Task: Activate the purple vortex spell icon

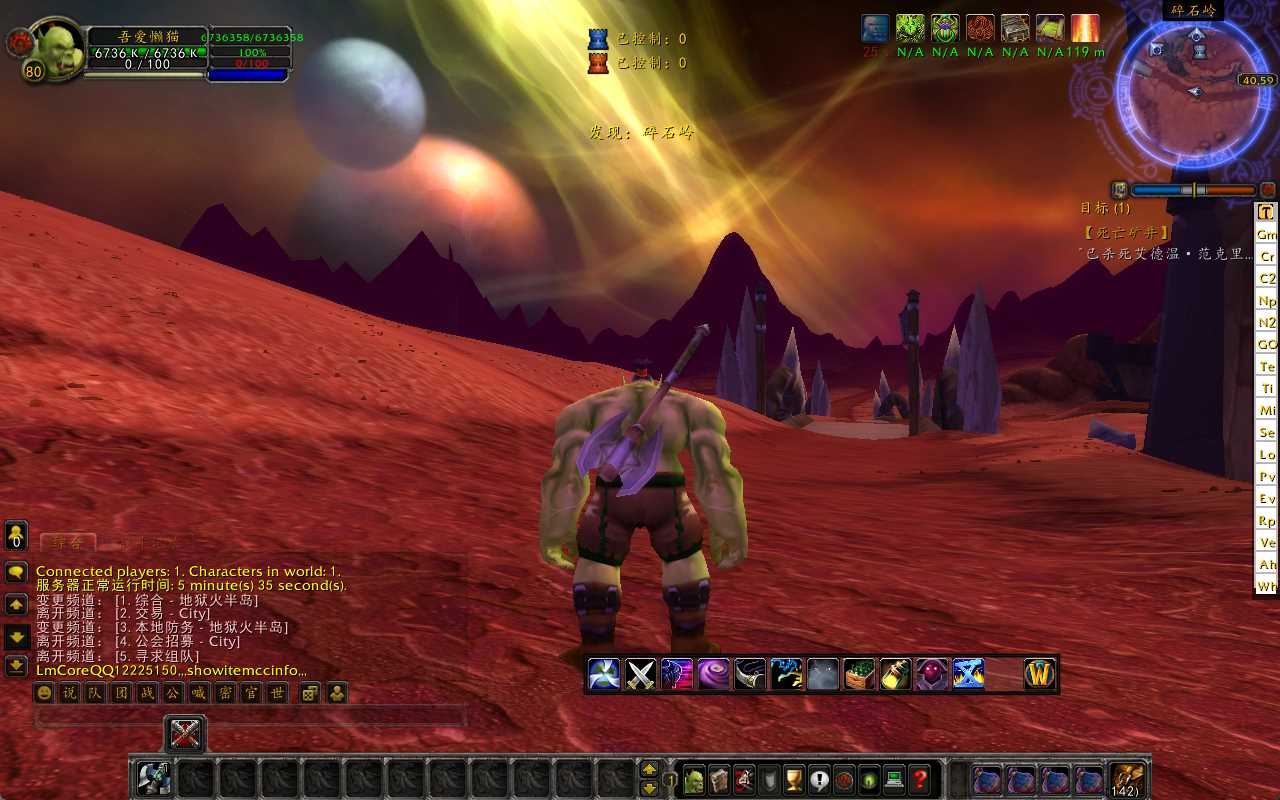Action: point(713,674)
